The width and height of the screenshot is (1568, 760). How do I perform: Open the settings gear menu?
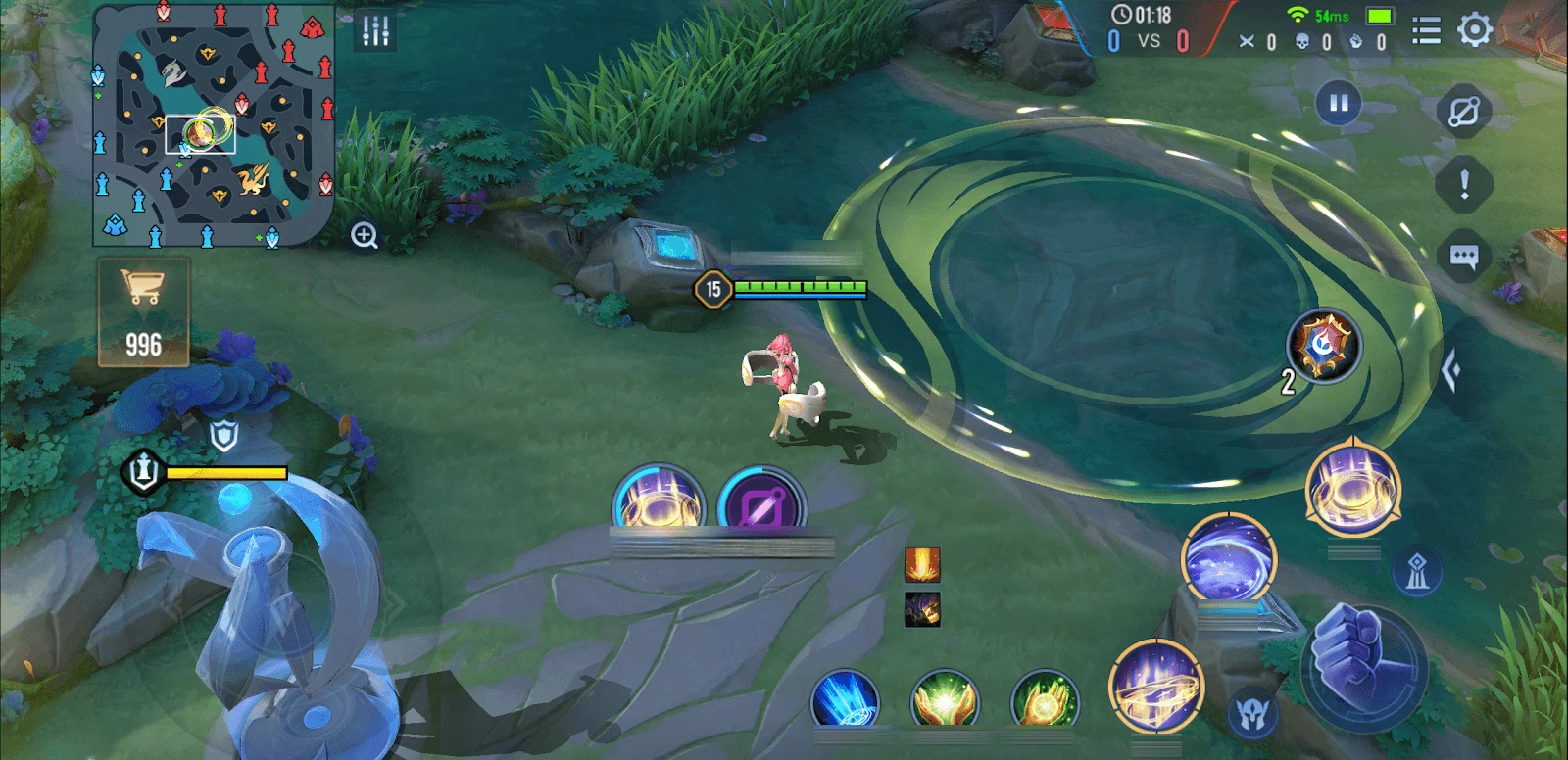[1475, 30]
